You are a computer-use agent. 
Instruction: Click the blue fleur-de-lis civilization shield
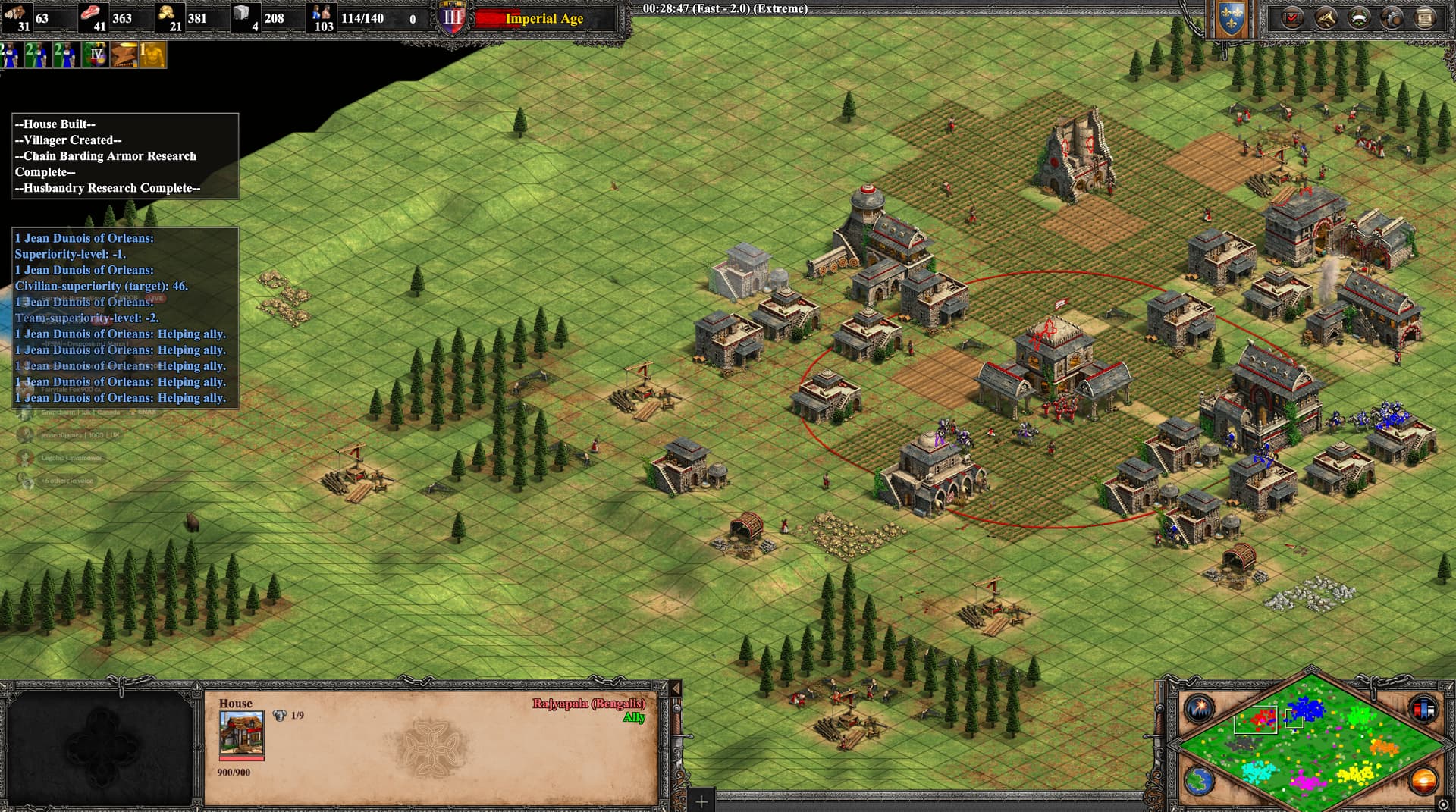click(1231, 19)
